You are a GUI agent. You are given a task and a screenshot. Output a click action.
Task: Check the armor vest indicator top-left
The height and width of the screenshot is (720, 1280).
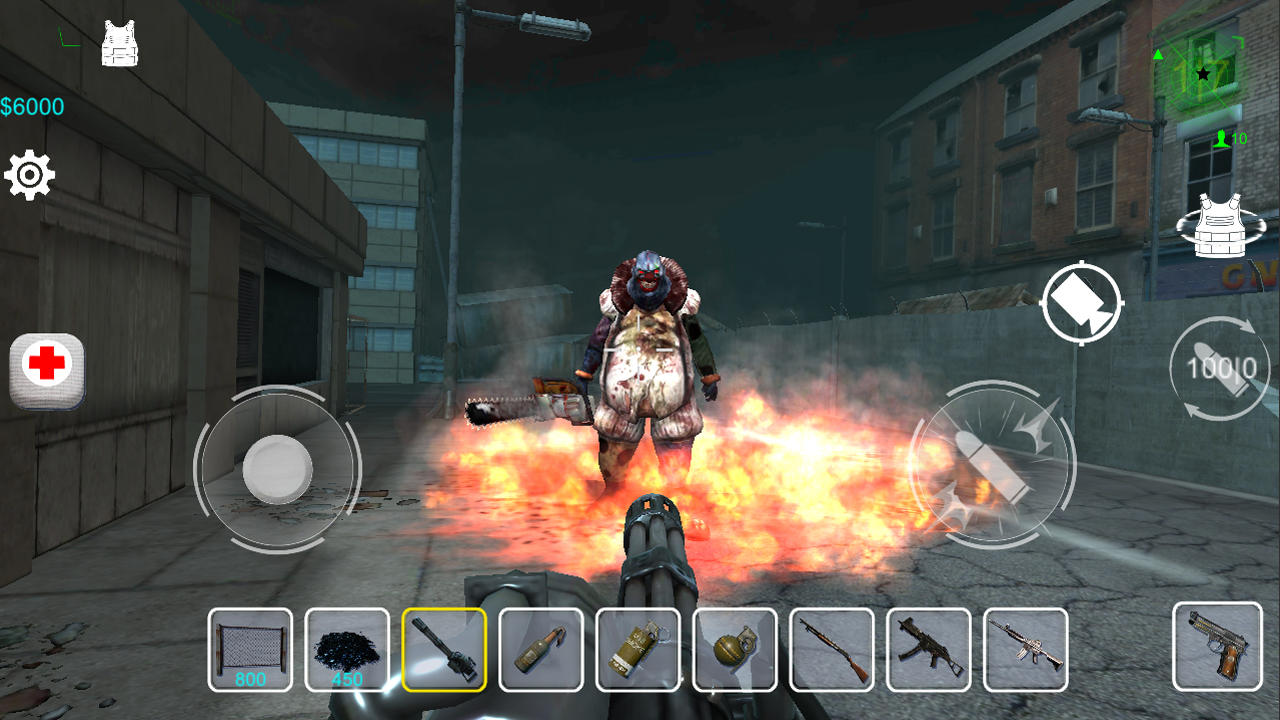[118, 42]
